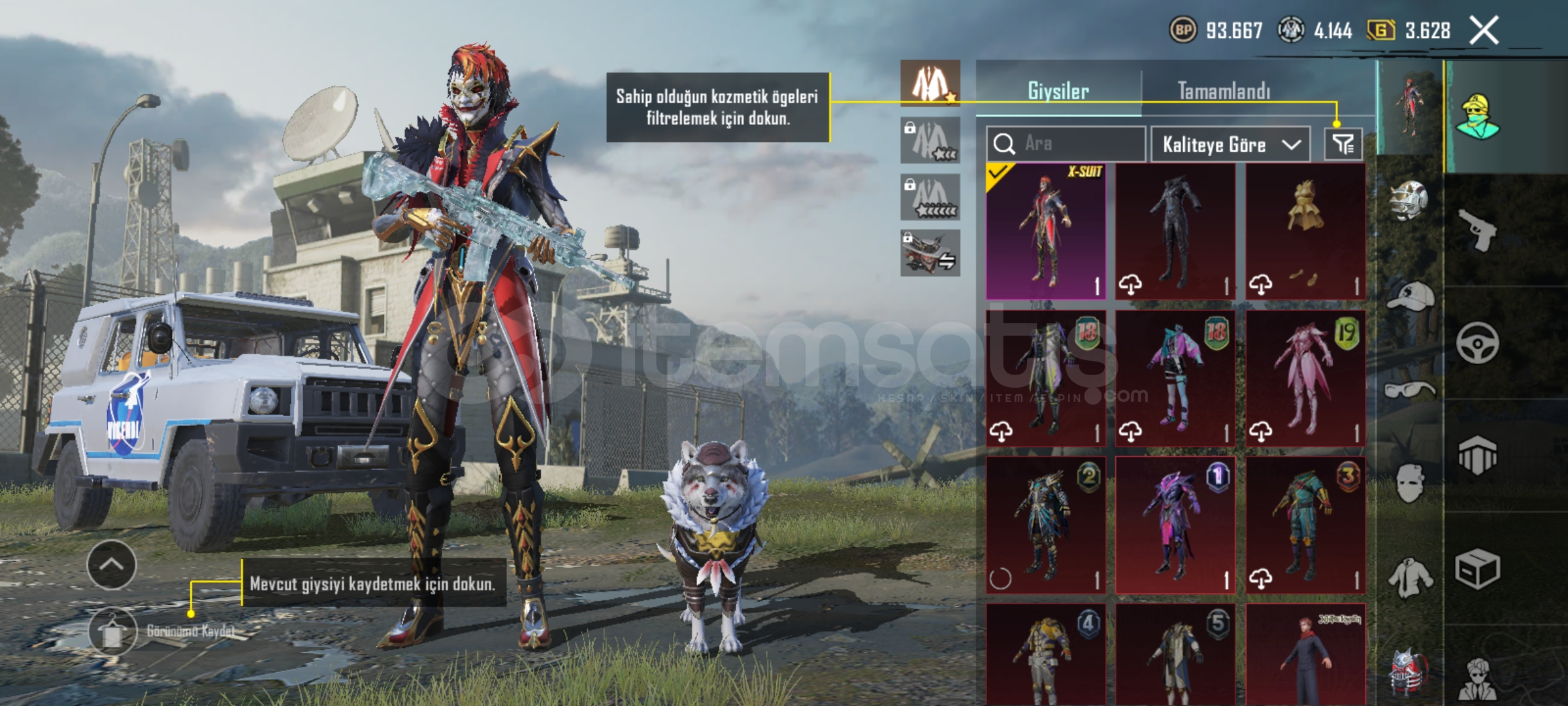The width and height of the screenshot is (1568, 706).
Task: Open the helmet category
Action: [x=1409, y=200]
